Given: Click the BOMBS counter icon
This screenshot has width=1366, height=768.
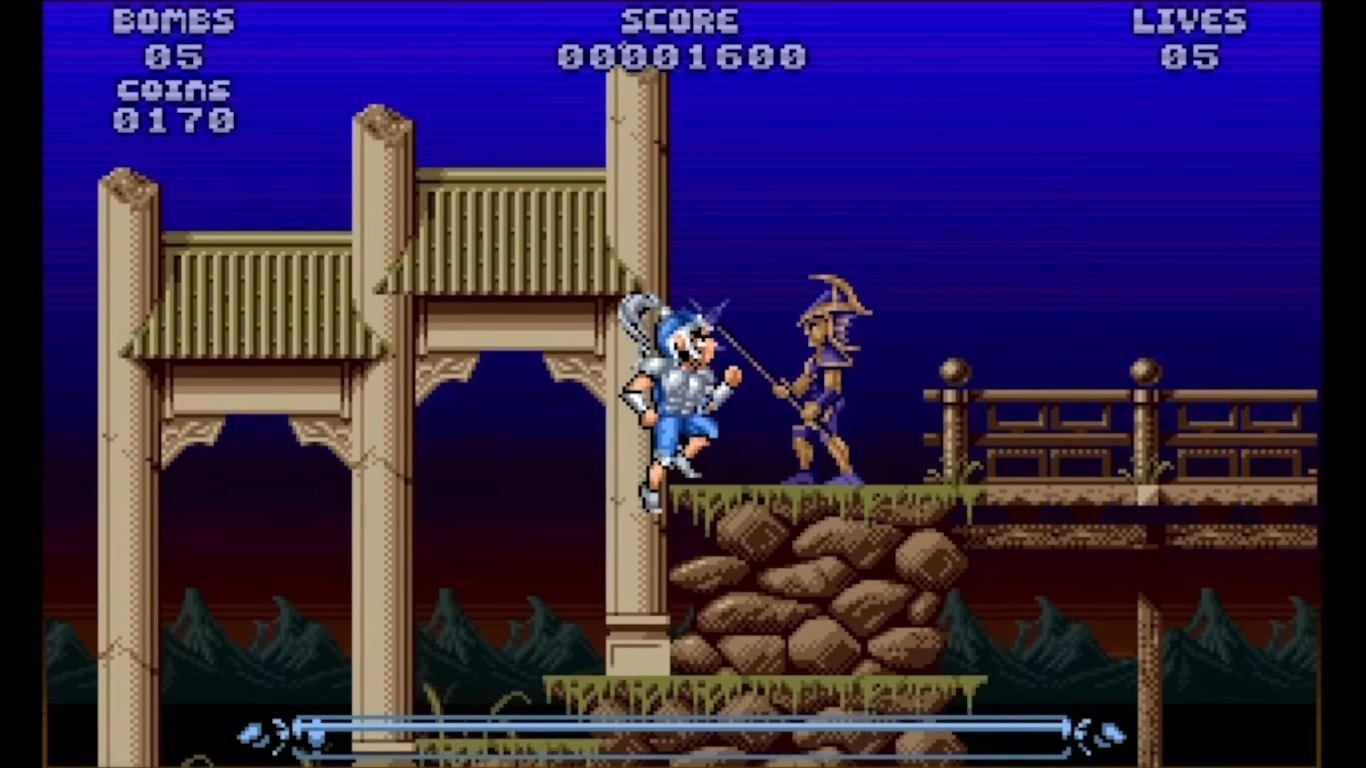Looking at the screenshot, I should (x=172, y=20).
